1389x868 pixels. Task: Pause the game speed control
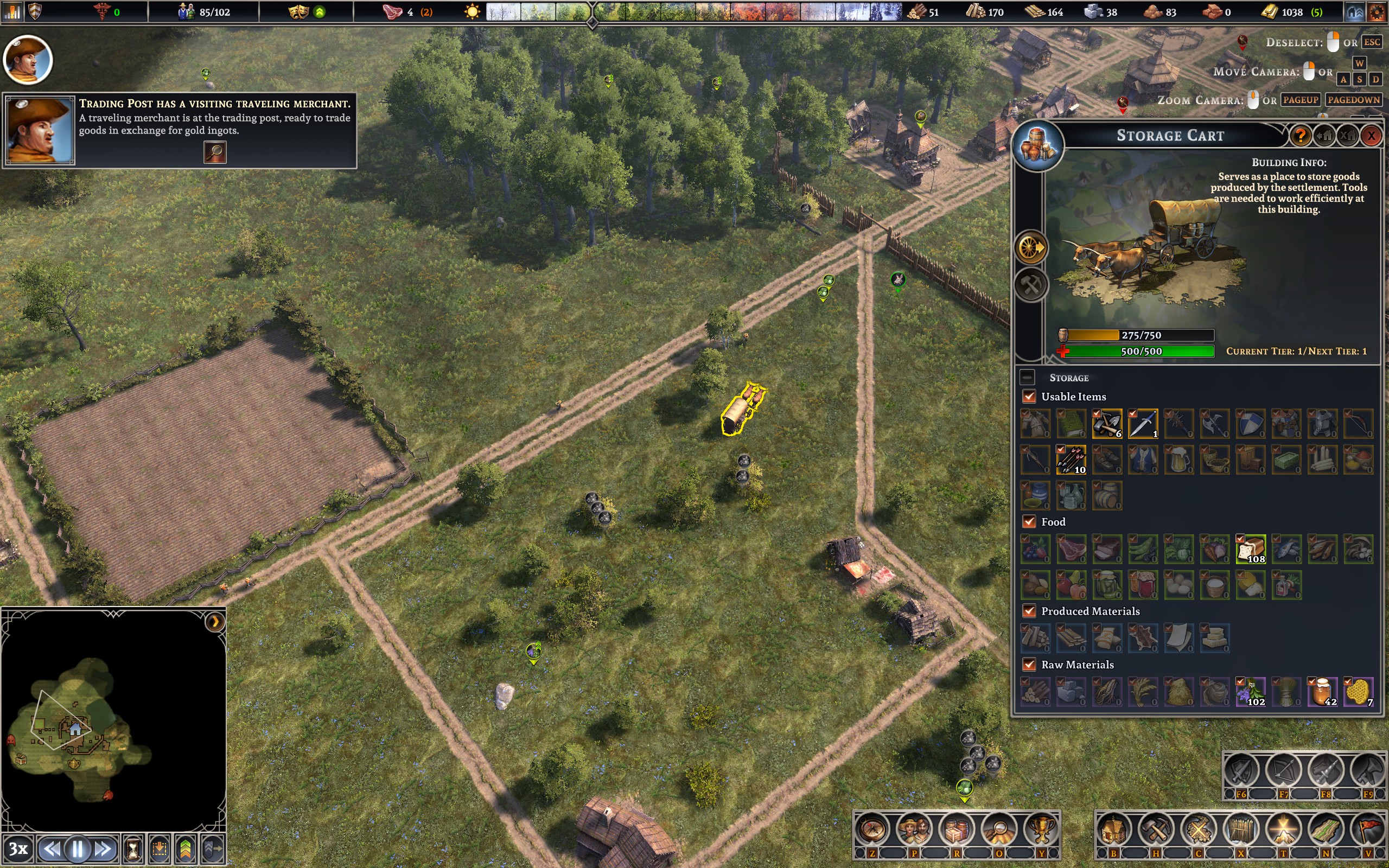(x=78, y=849)
